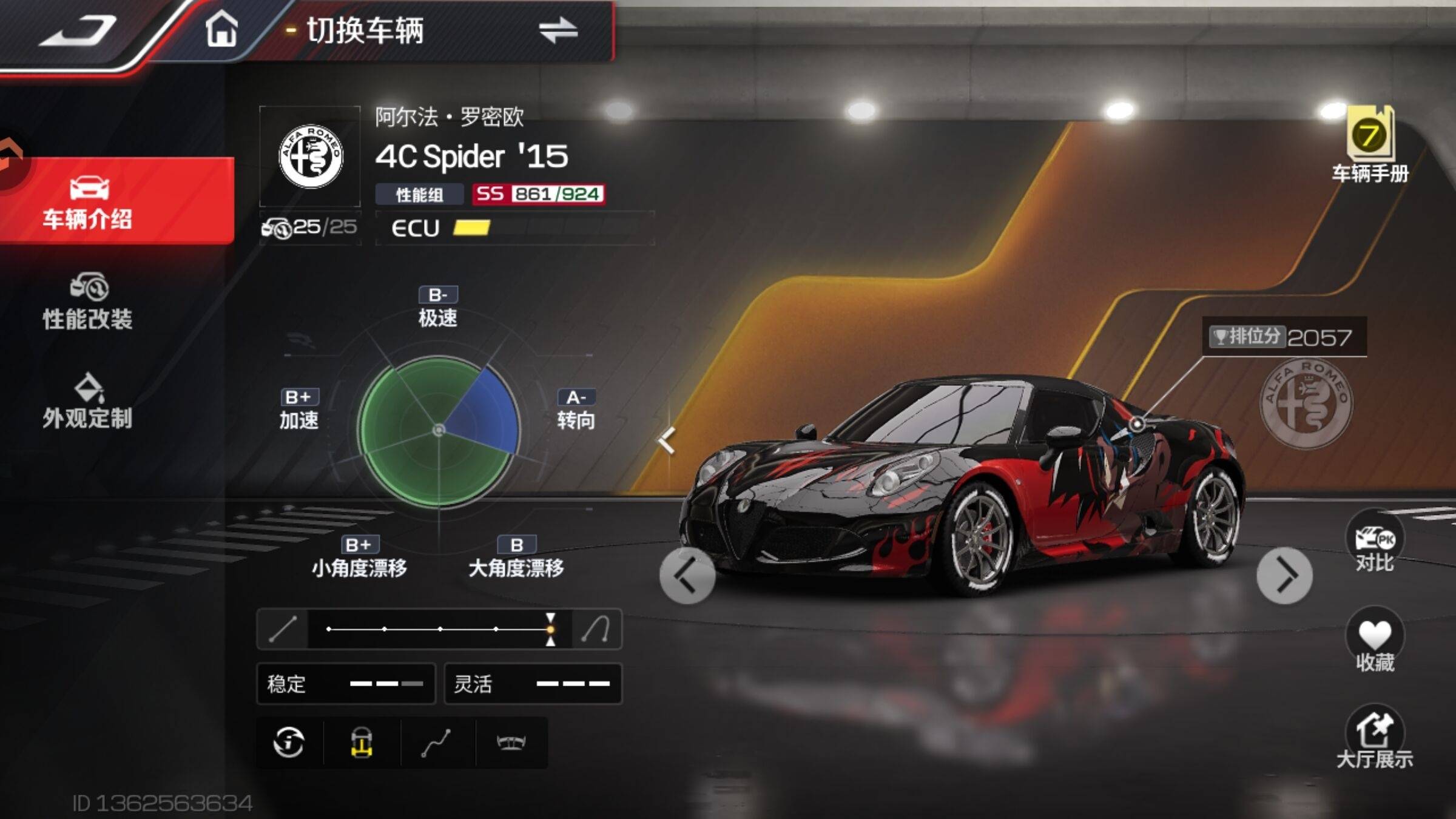This screenshot has height=819, width=1456.
Task: Collapse the stats panel with small chevron
Action: [667, 440]
